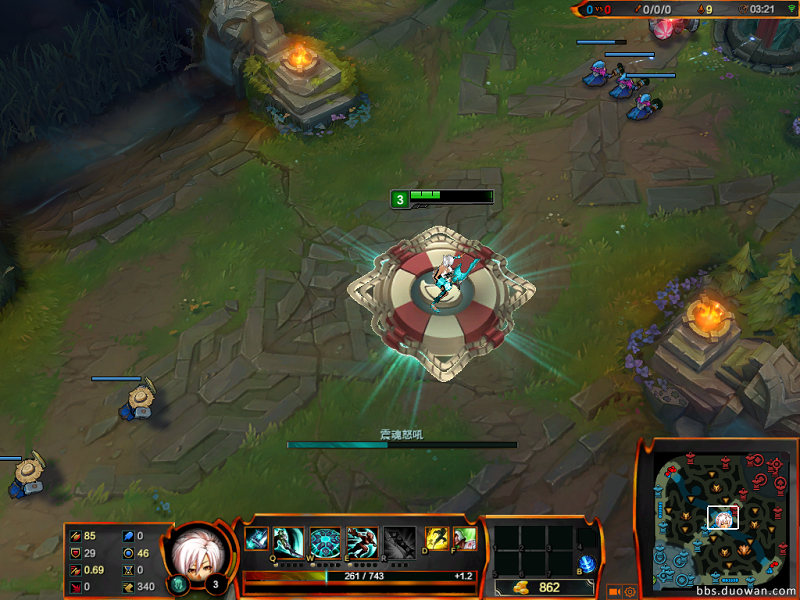Use the summoner spell beside Flash
The width and height of the screenshot is (800, 600).
click(463, 538)
